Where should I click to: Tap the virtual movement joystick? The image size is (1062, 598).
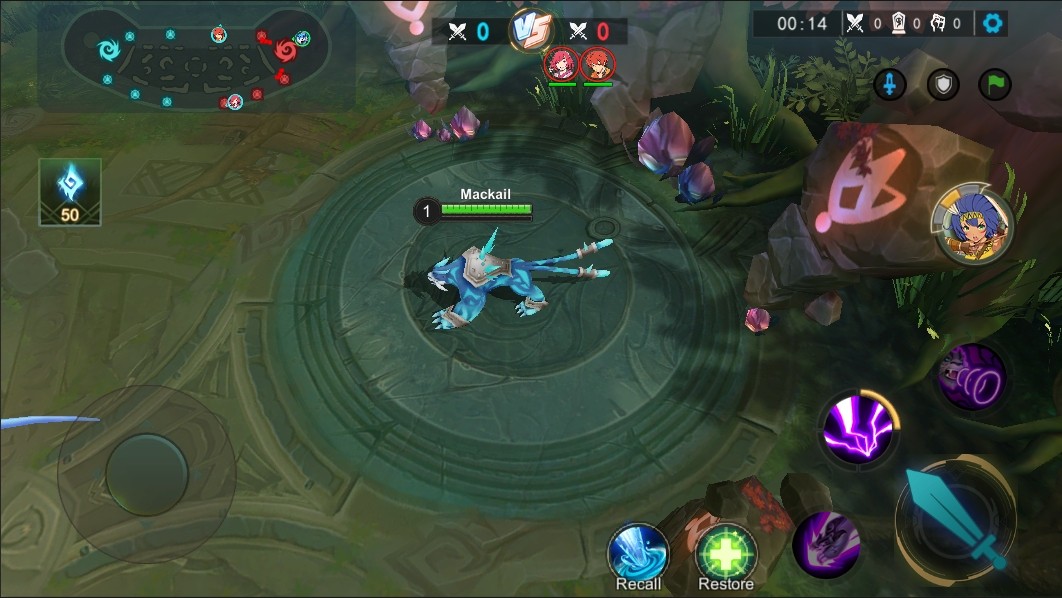click(x=147, y=474)
